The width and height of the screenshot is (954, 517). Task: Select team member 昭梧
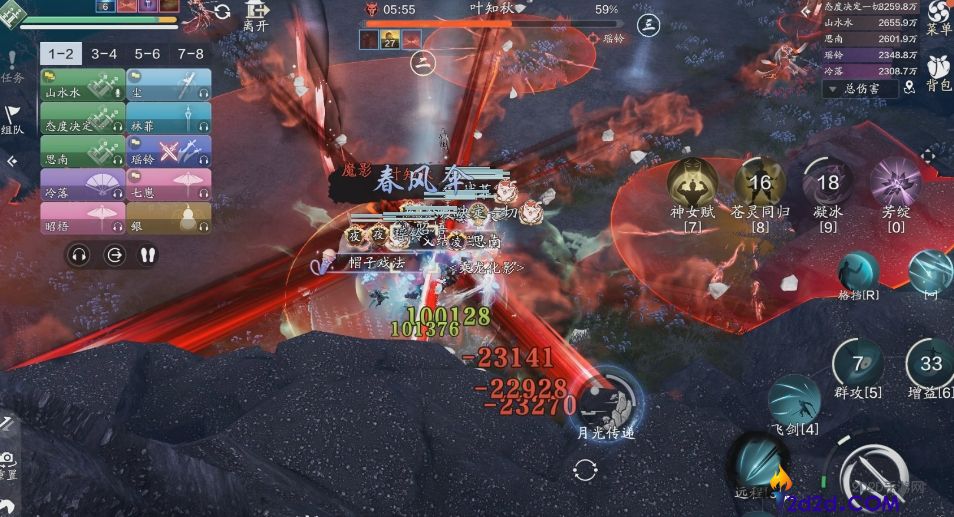coord(83,217)
